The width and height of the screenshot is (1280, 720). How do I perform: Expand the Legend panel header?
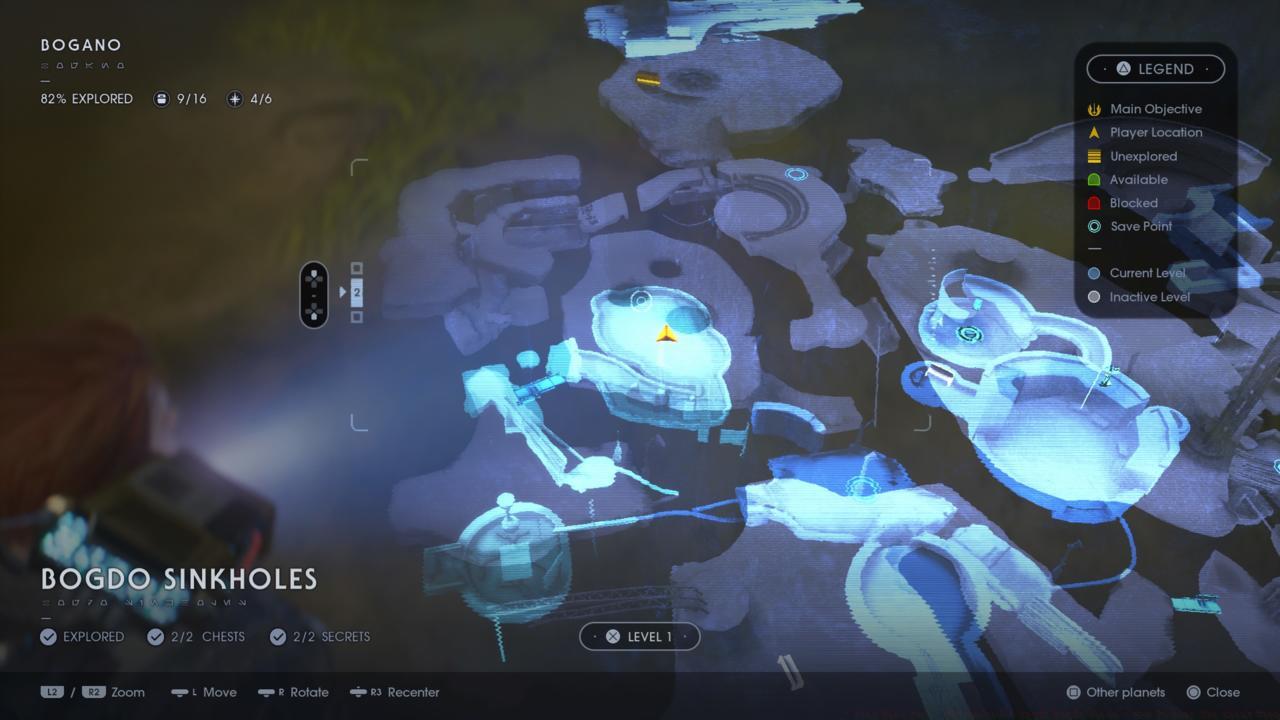tap(1156, 68)
